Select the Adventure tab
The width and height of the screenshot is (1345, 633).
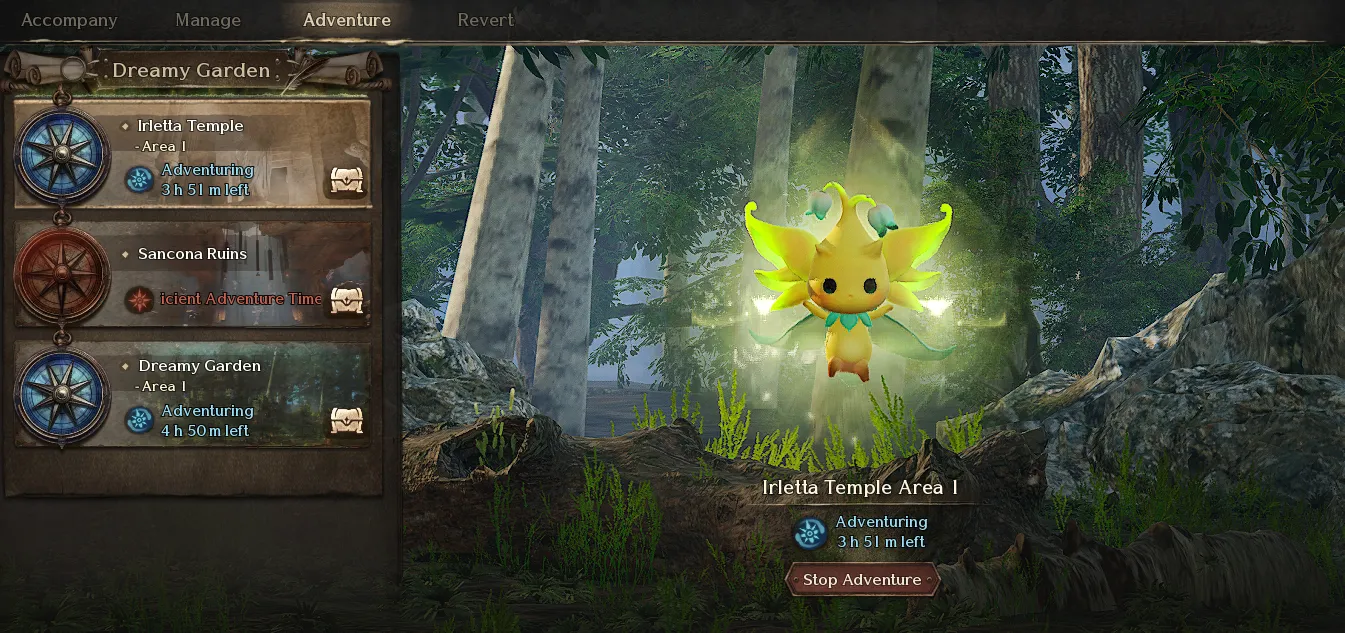pyautogui.click(x=347, y=20)
